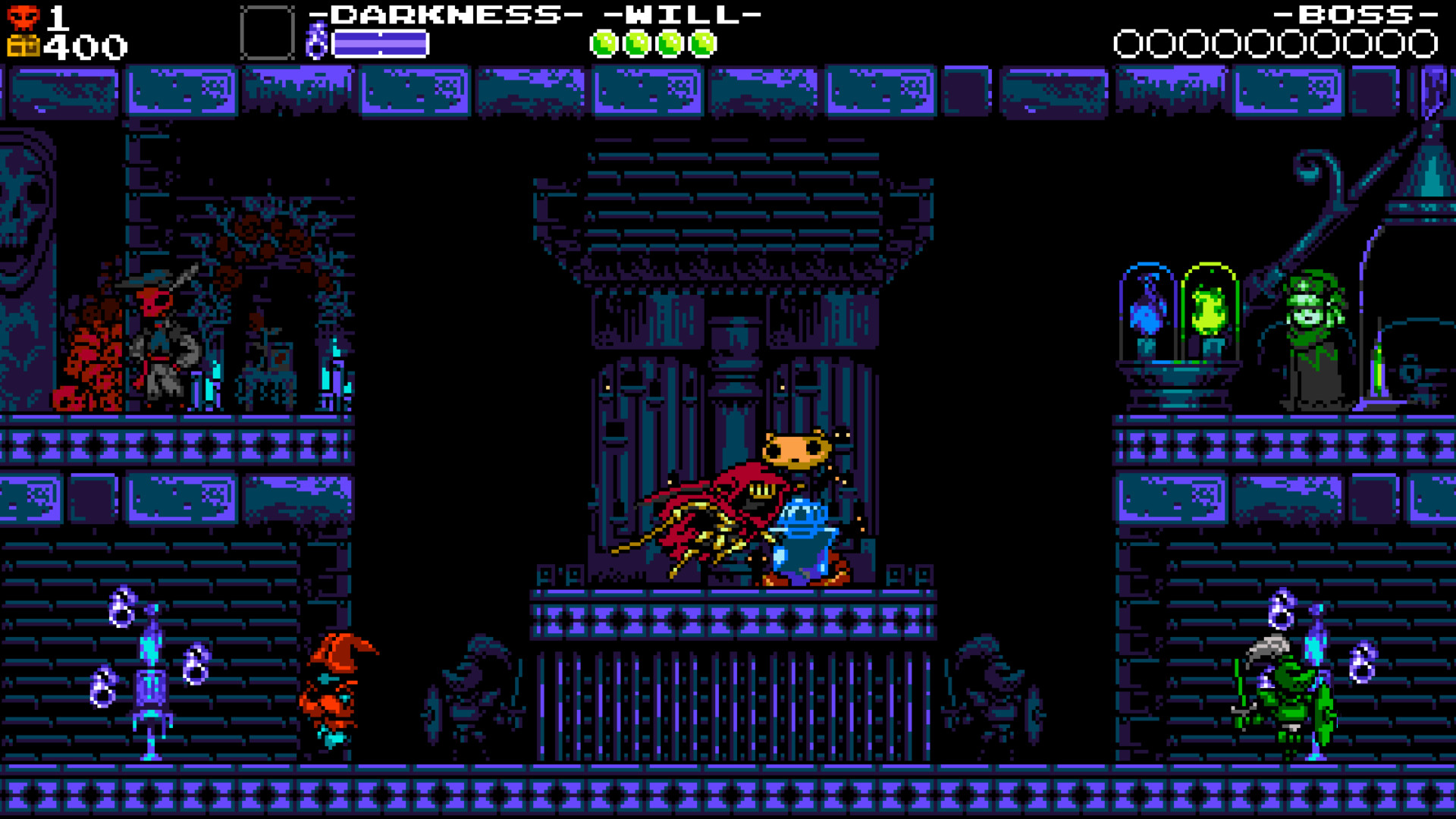Click the empty curio slot box top left

(x=265, y=32)
